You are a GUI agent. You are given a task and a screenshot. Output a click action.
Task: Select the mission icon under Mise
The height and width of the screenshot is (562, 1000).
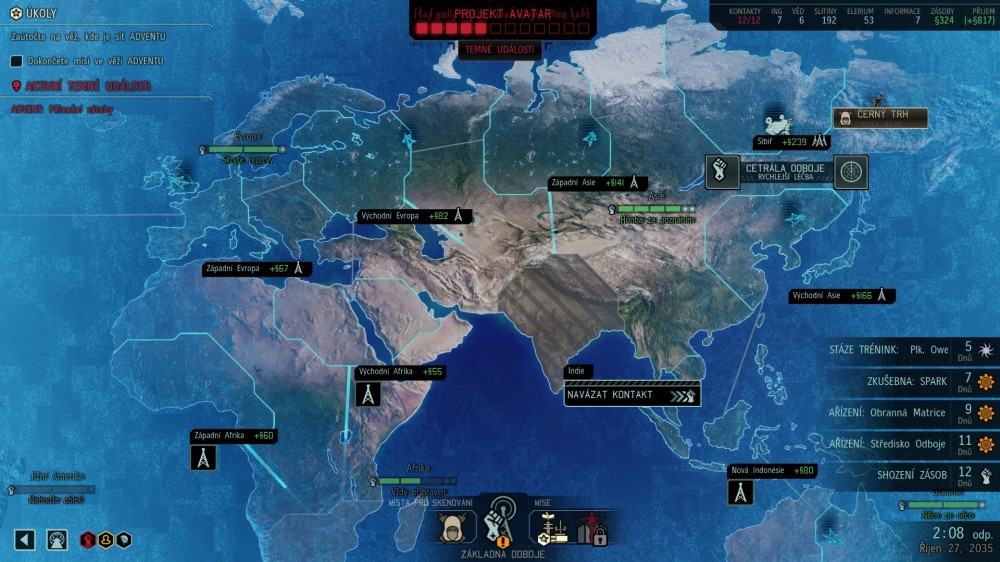548,526
